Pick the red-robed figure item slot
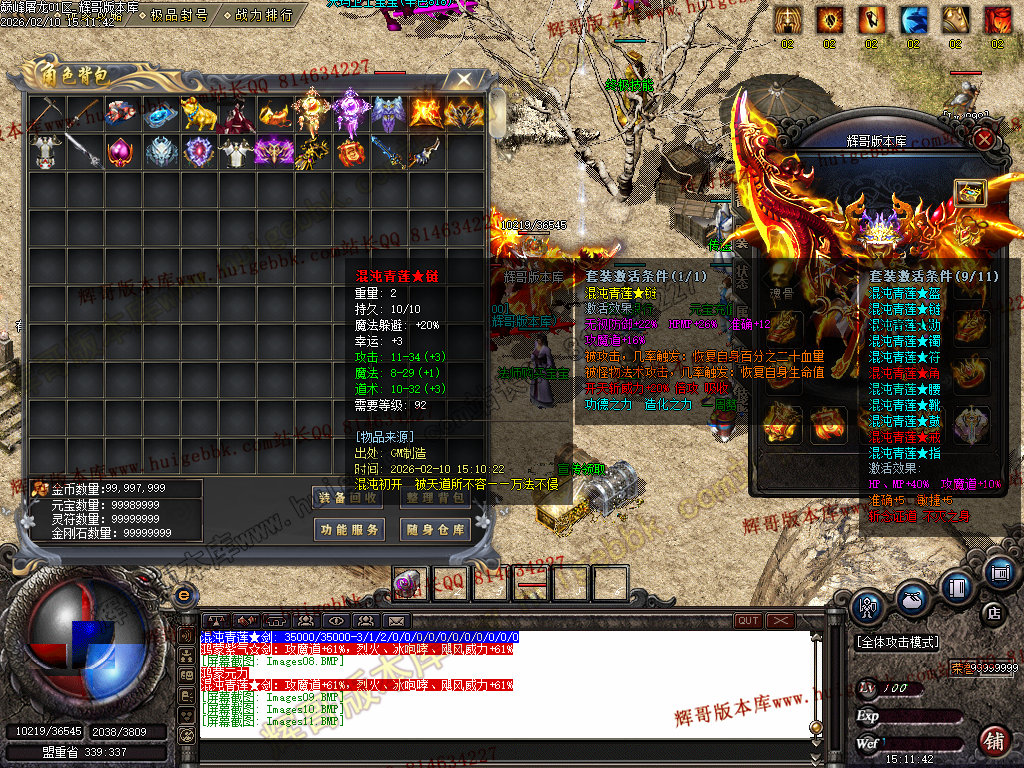 pos(238,114)
